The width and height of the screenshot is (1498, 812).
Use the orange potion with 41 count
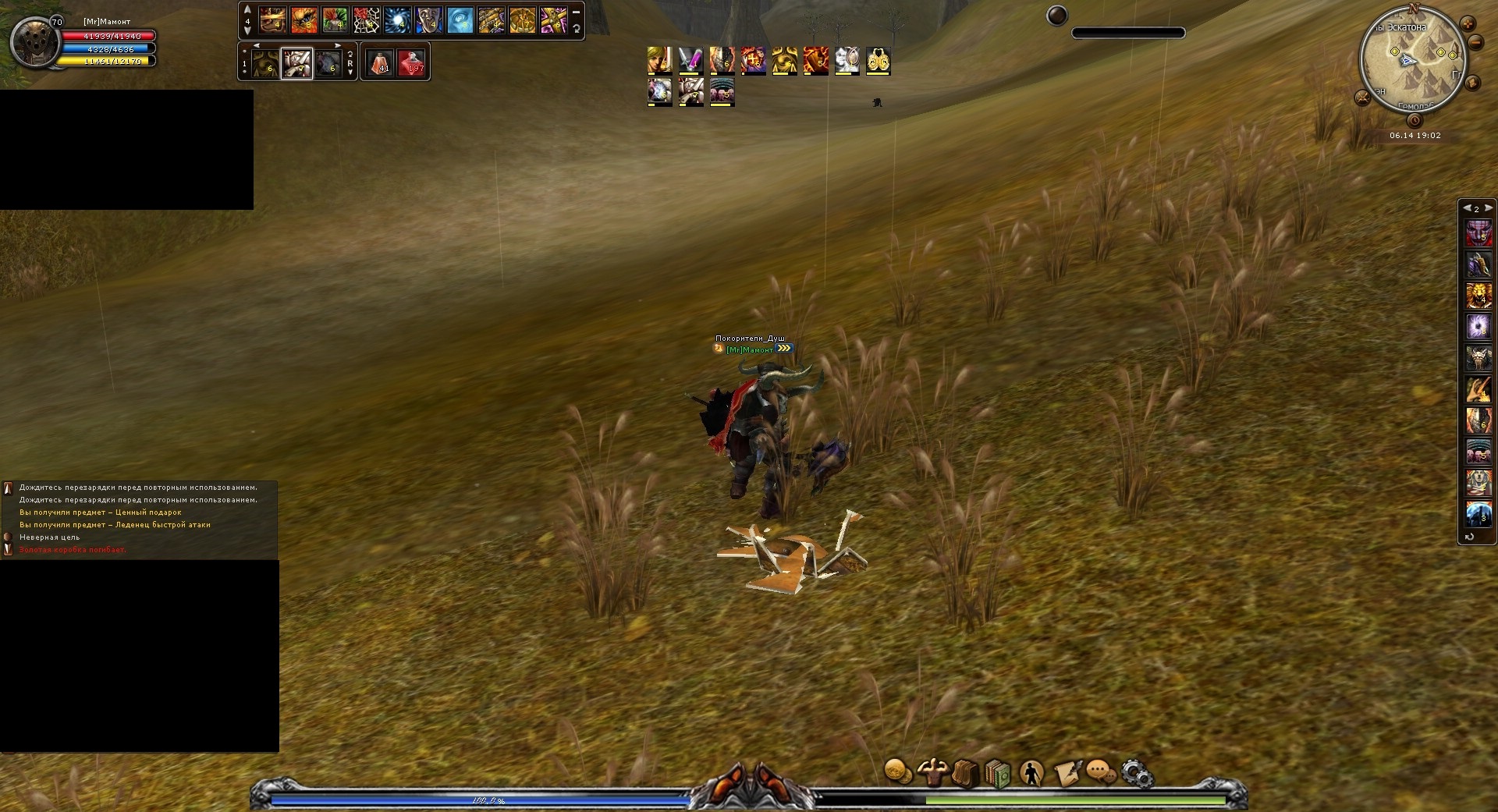point(380,62)
